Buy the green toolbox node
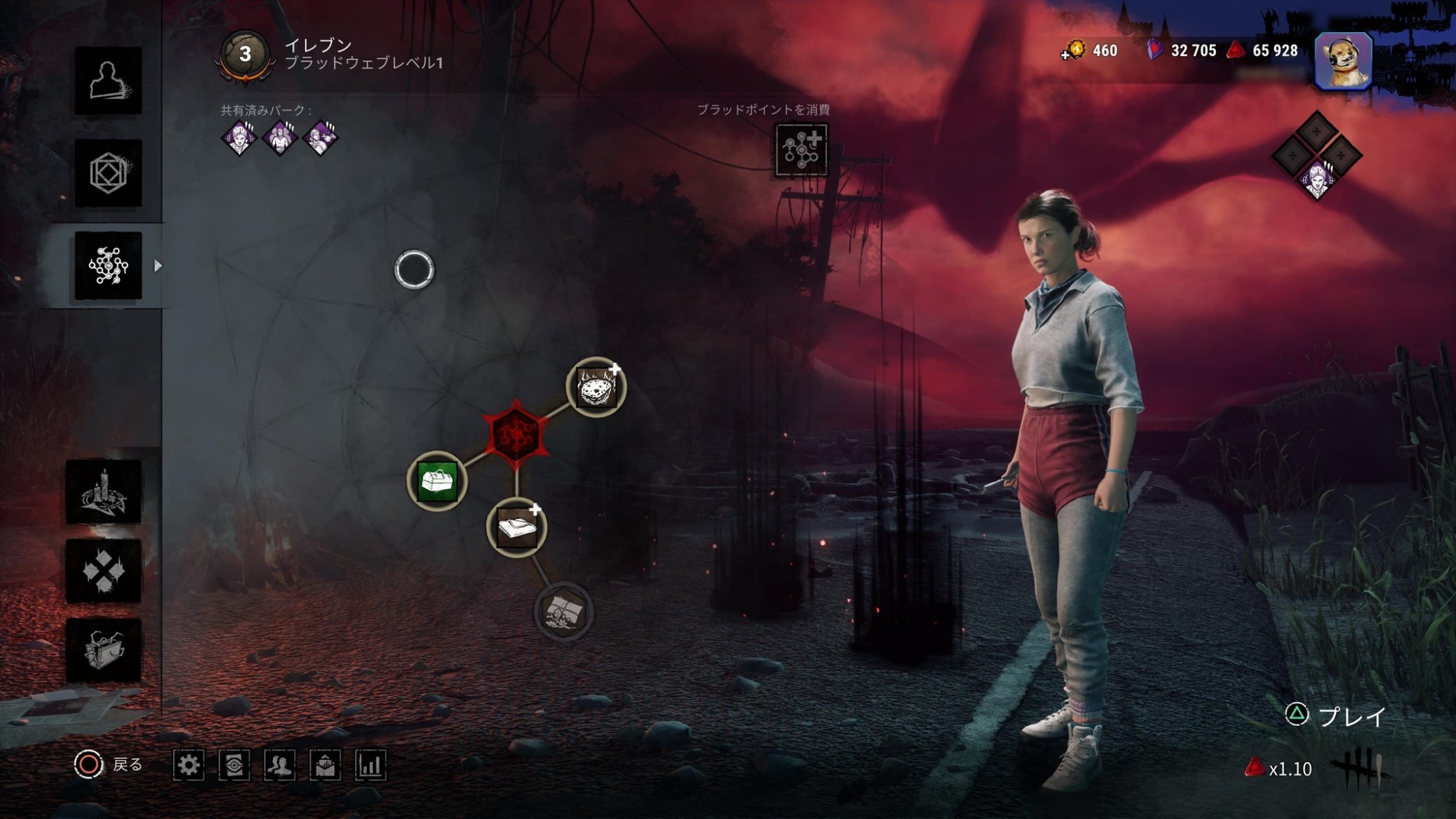The height and width of the screenshot is (819, 1456). 437,481
